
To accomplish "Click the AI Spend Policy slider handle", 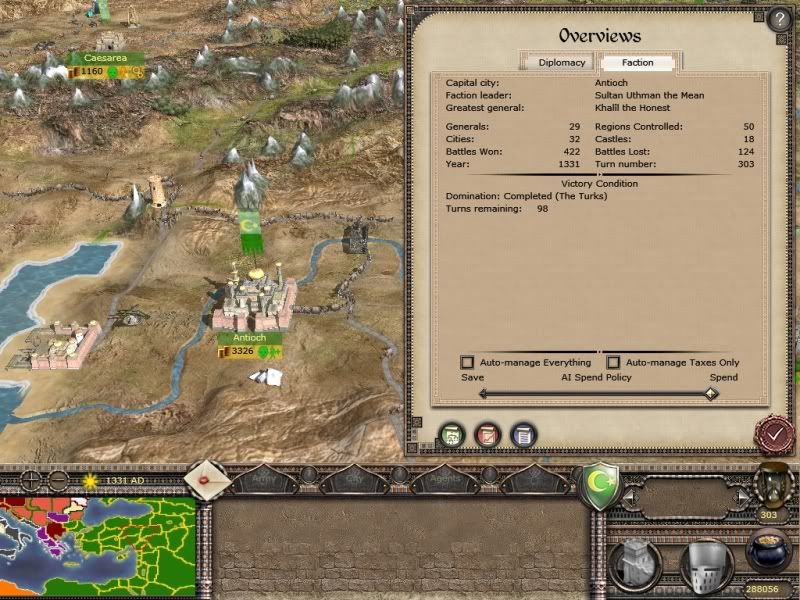I will [710, 393].
